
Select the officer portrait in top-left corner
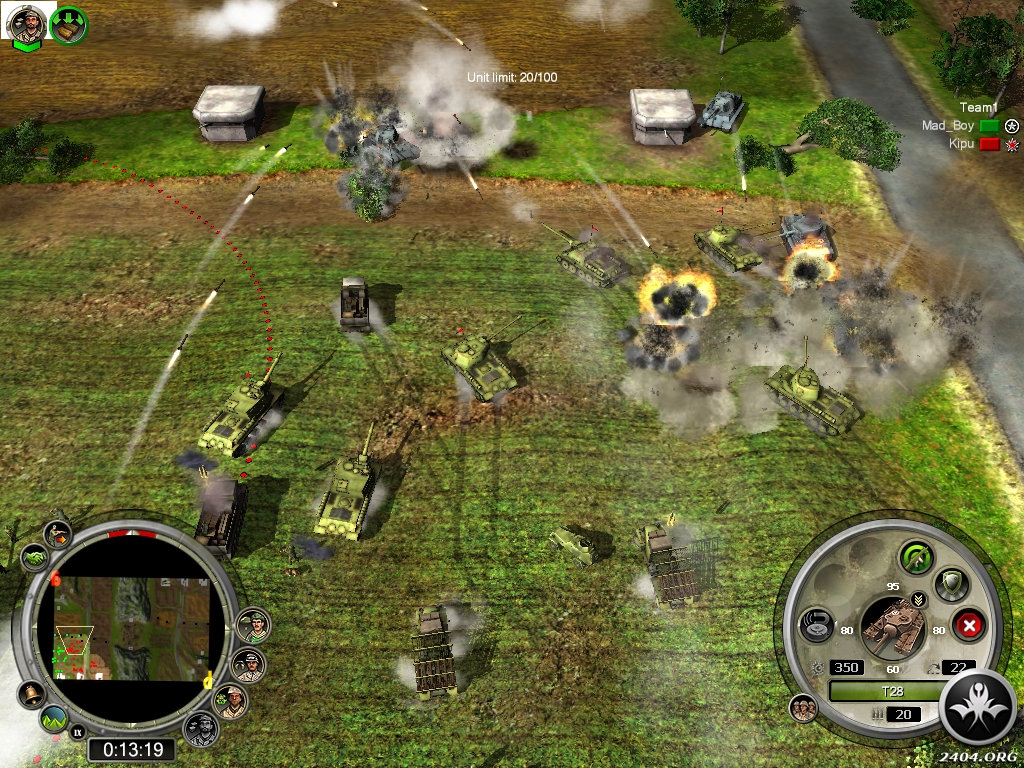pyautogui.click(x=25, y=24)
